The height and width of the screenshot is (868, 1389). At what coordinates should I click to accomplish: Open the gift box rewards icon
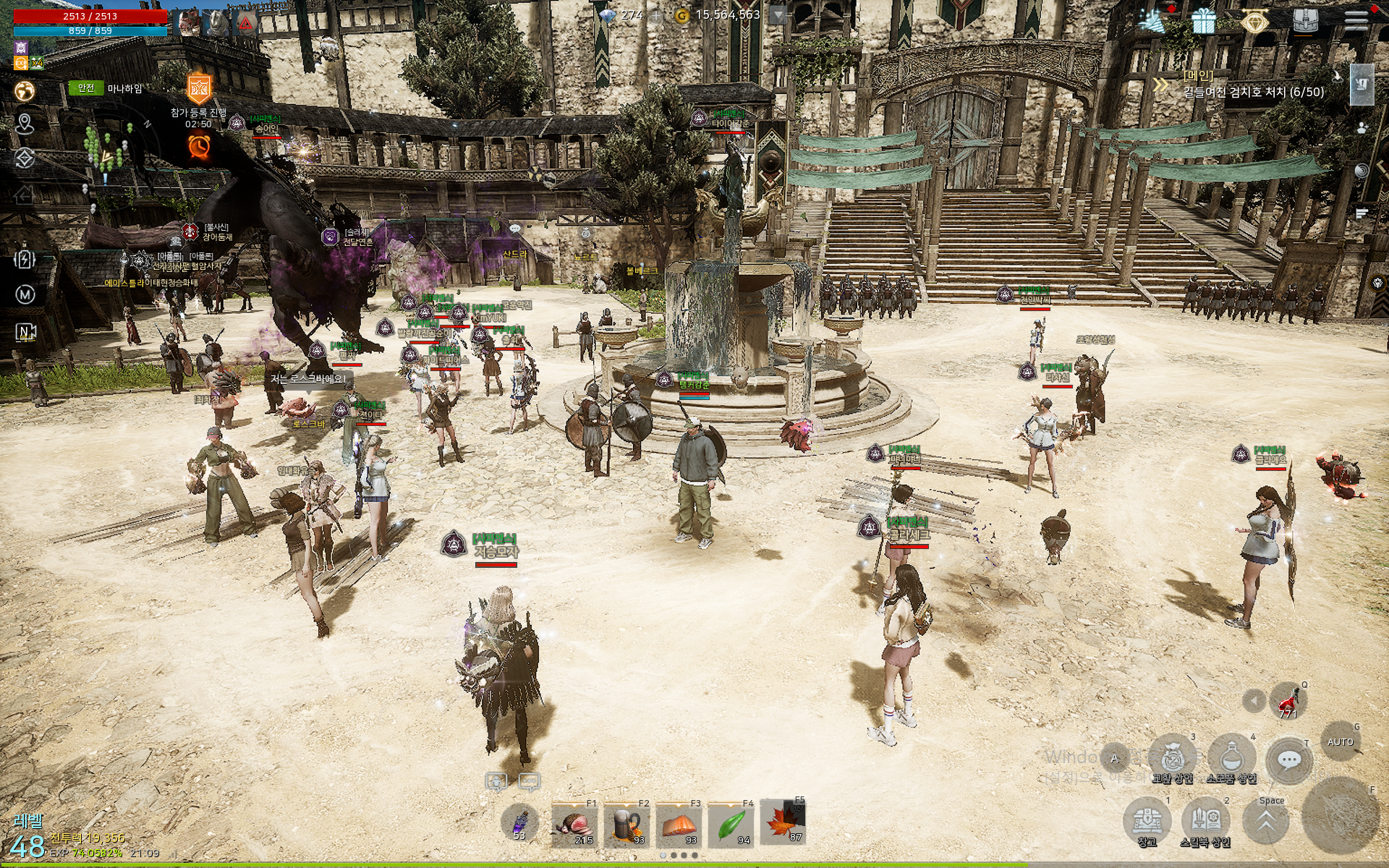point(1204,22)
